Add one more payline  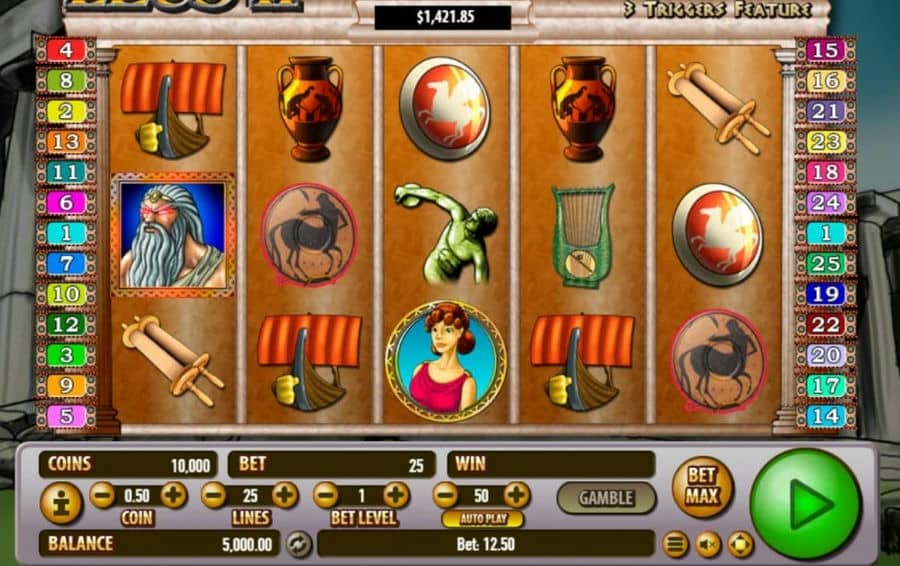(285, 495)
